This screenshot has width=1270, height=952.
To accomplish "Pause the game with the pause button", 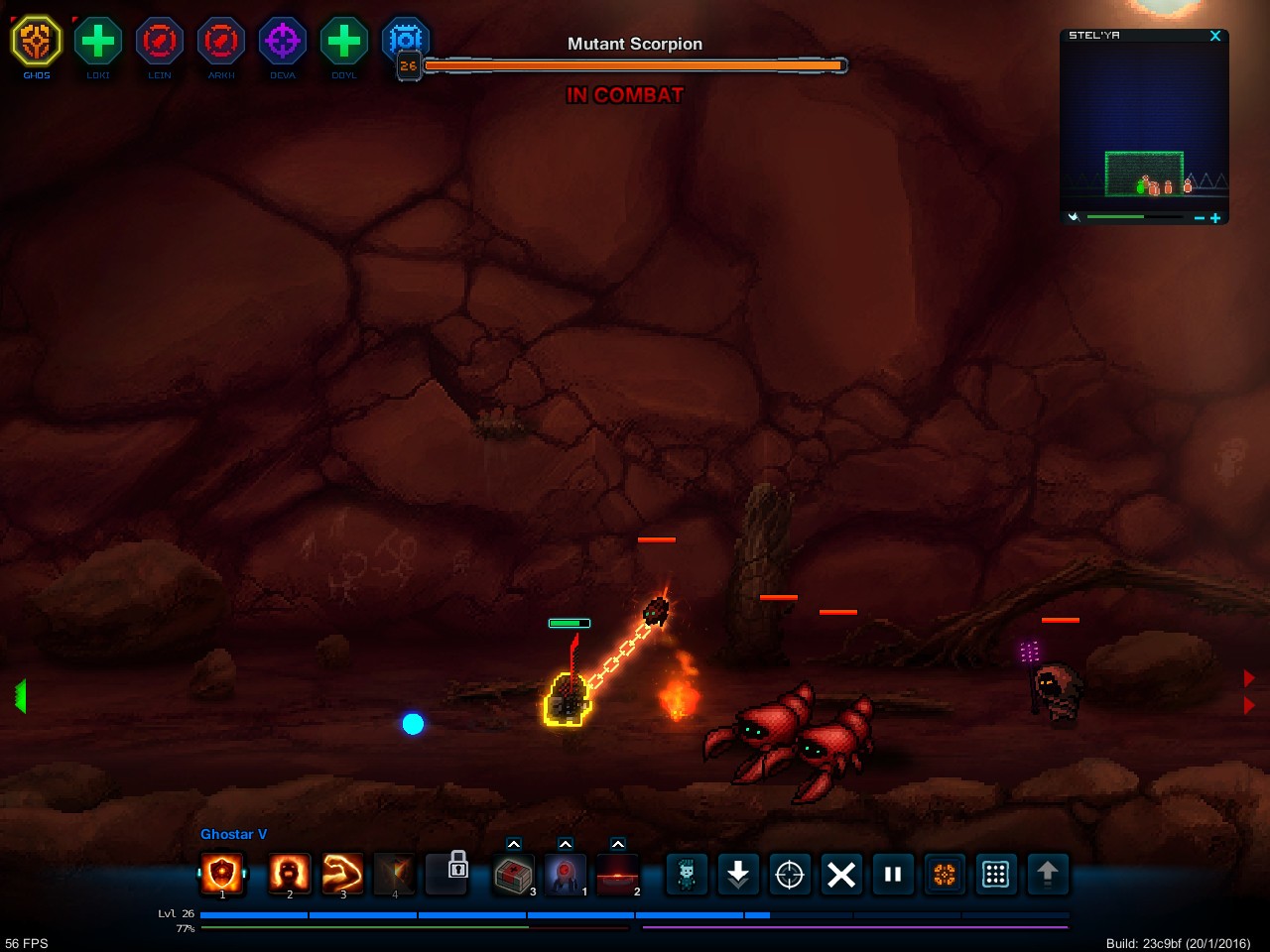I will 893,874.
